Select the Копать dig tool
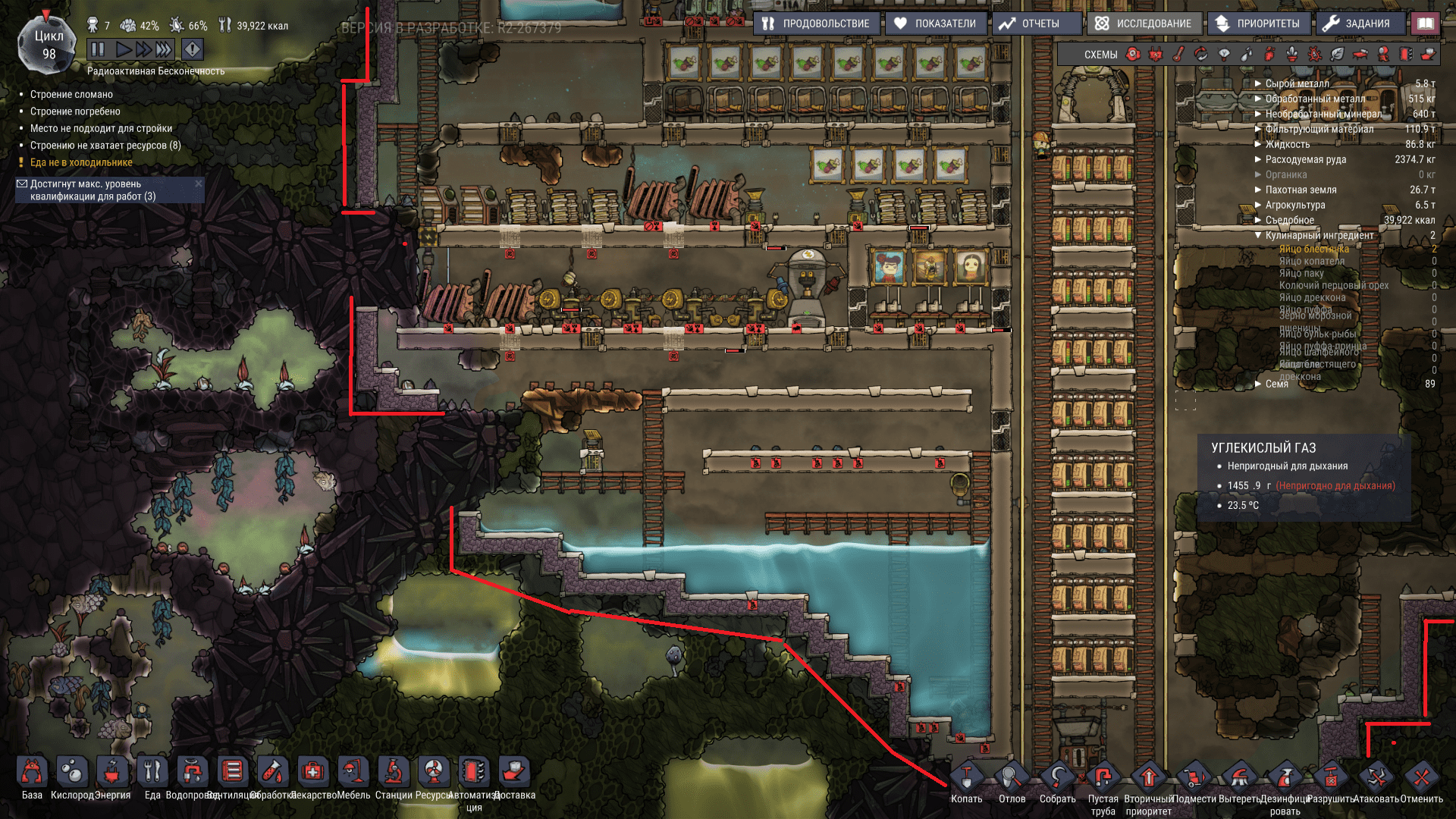 coord(966,779)
